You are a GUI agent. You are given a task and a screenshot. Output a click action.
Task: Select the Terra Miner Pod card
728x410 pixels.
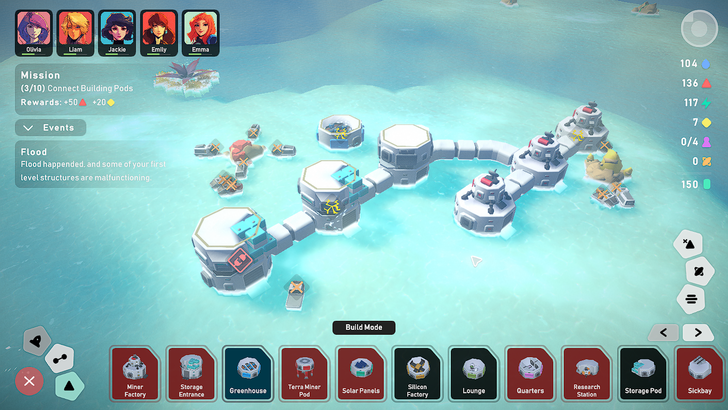[304, 373]
